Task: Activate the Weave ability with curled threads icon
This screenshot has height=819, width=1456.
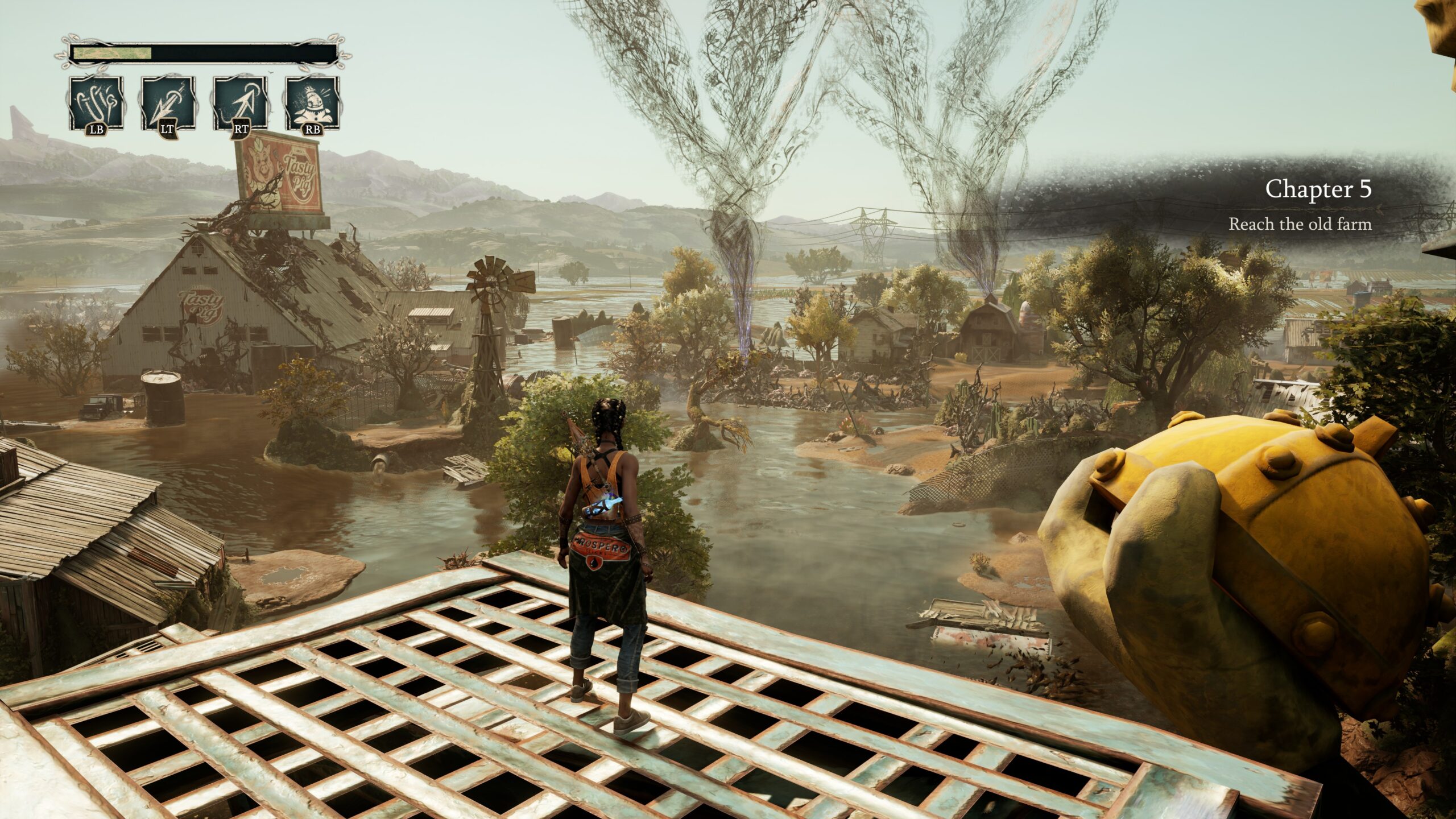Action: click(x=96, y=104)
